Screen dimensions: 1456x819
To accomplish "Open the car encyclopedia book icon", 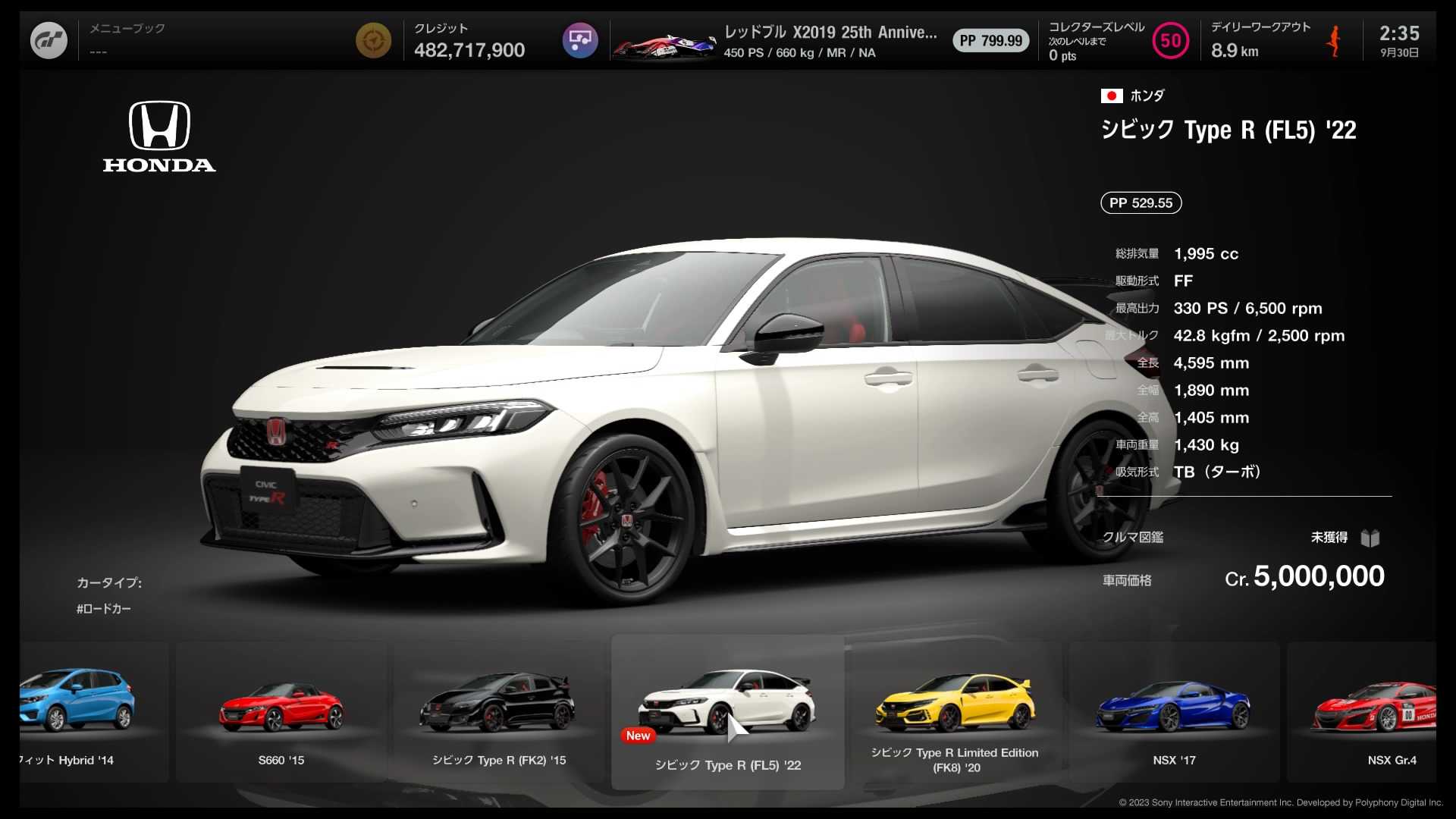I will [1370, 538].
